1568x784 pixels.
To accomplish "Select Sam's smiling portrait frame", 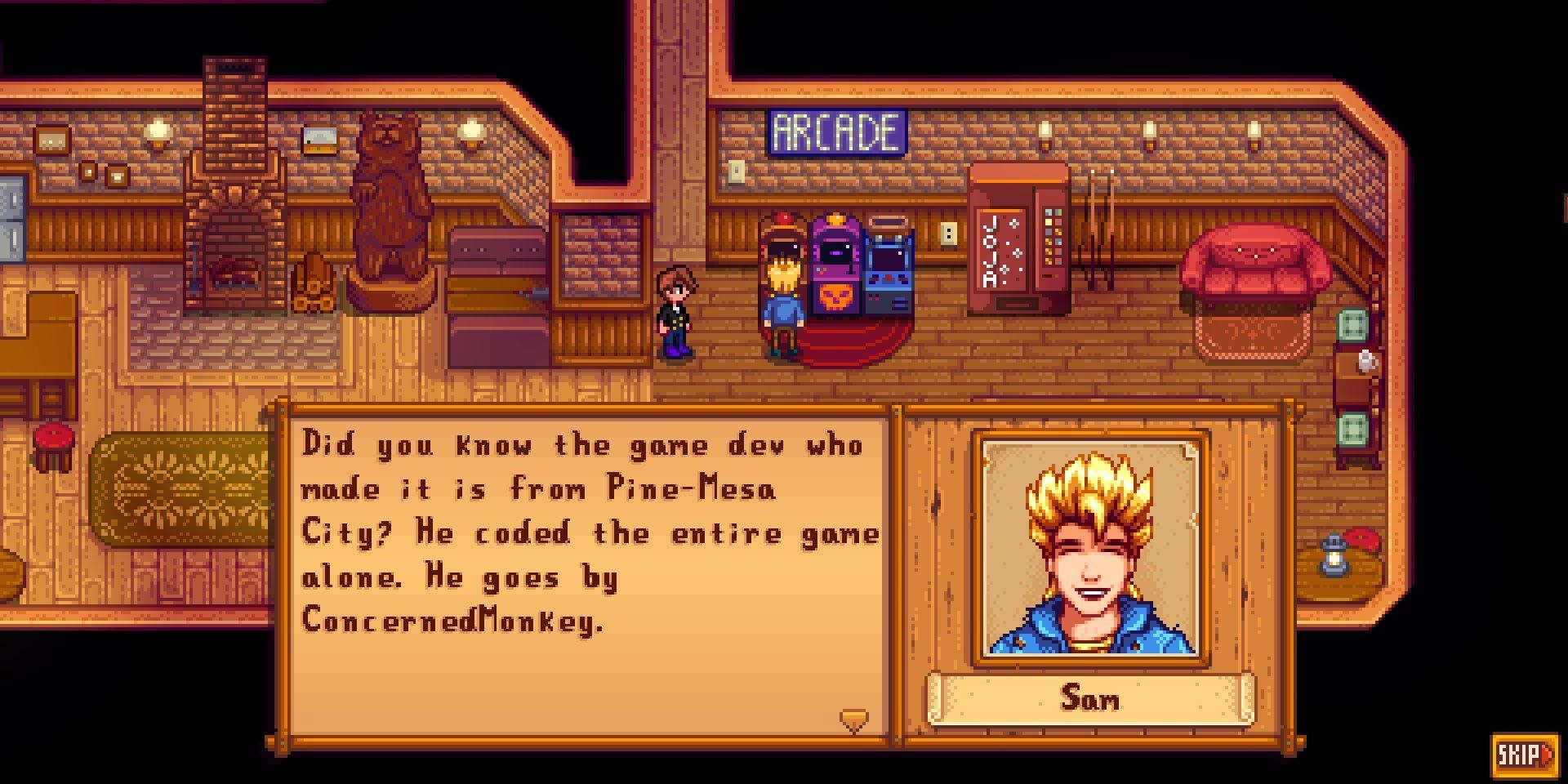I will tap(1092, 547).
